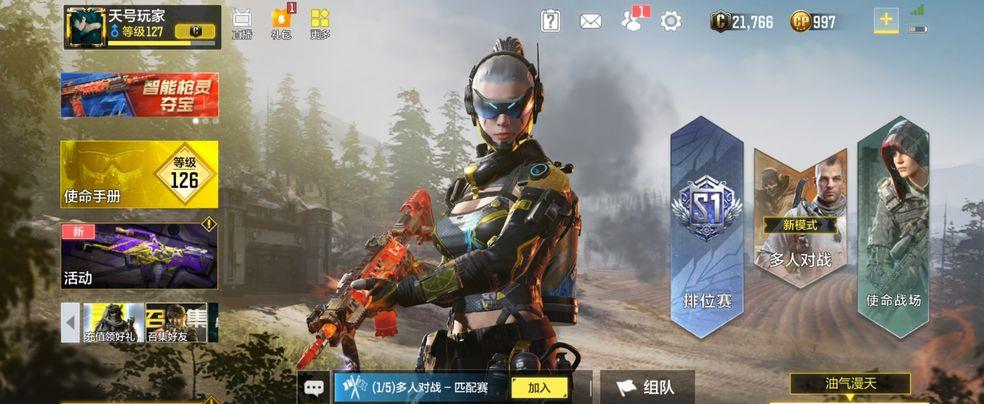Select the 充值领好礼 recharge gift thumbnail

pyautogui.click(x=113, y=323)
